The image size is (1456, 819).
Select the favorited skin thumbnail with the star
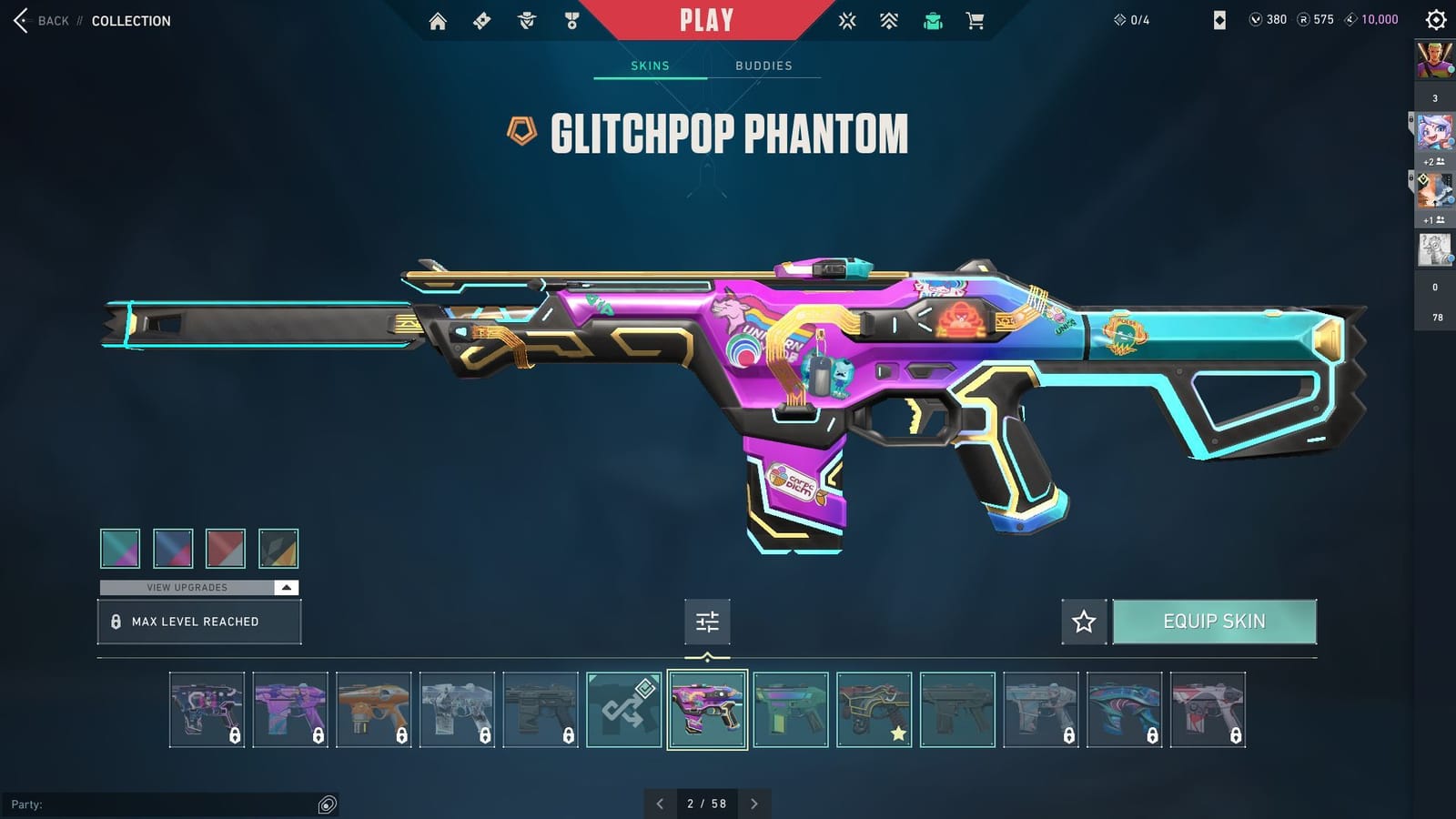pyautogui.click(x=874, y=709)
